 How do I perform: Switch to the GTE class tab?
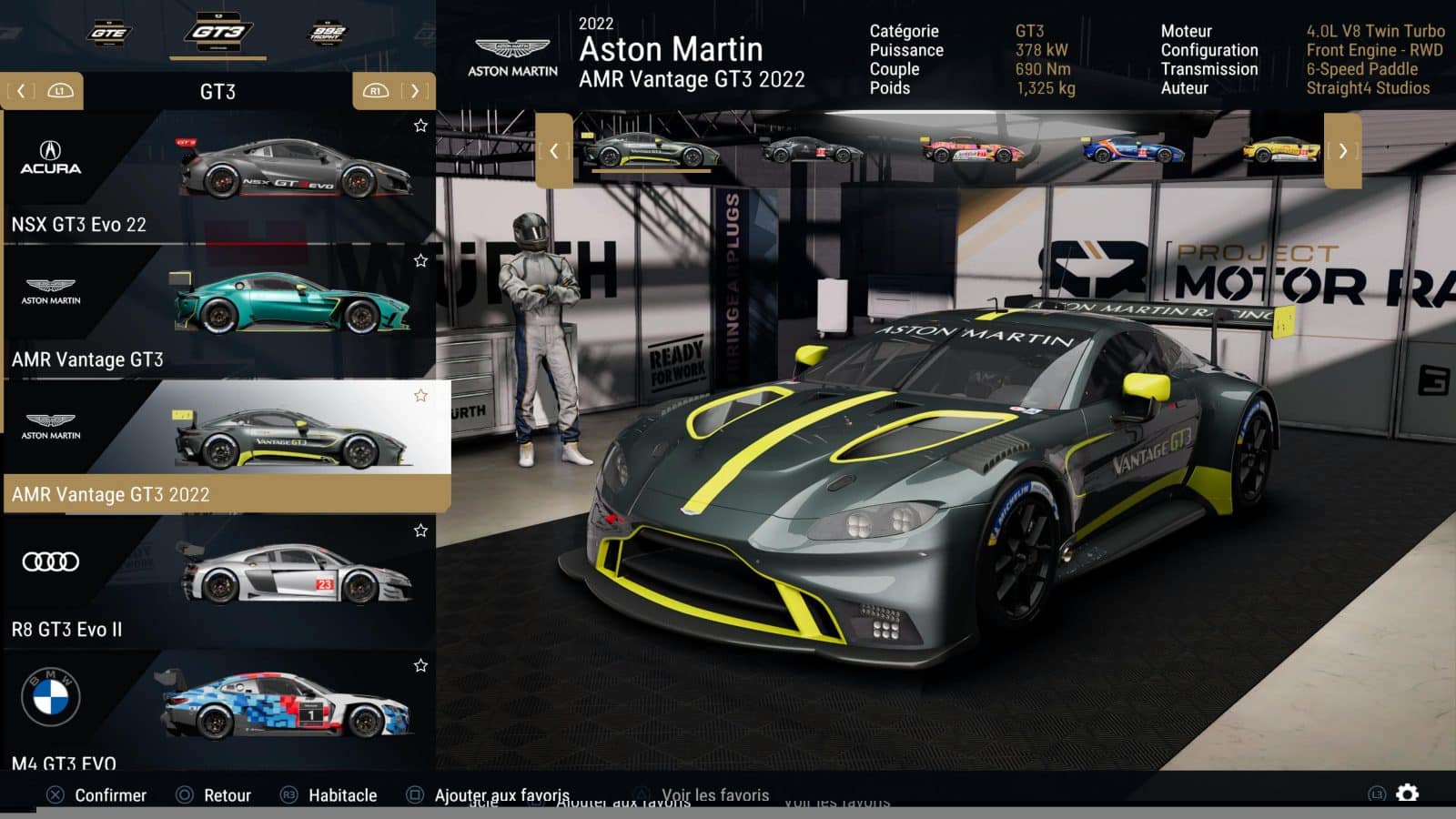(x=109, y=33)
